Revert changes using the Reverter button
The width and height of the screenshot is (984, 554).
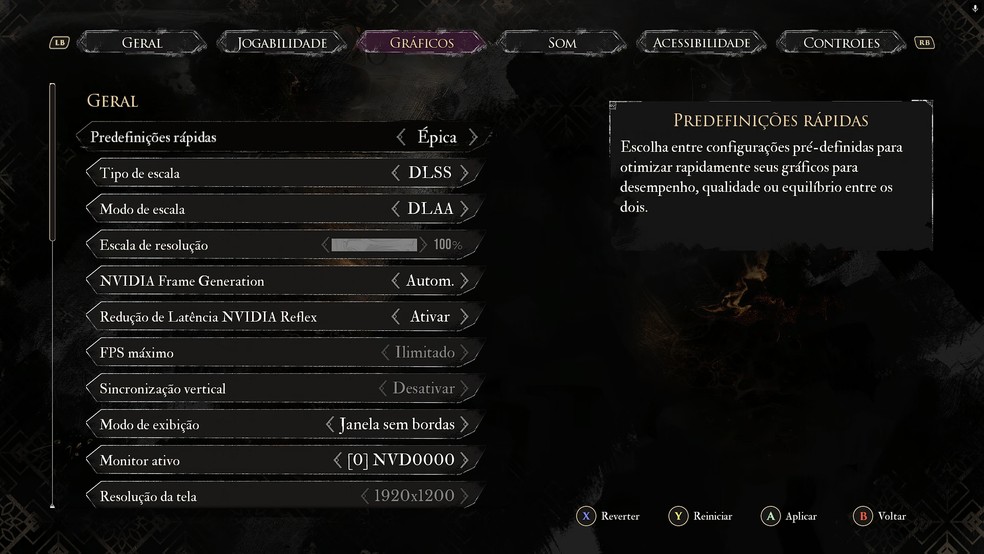click(x=608, y=516)
